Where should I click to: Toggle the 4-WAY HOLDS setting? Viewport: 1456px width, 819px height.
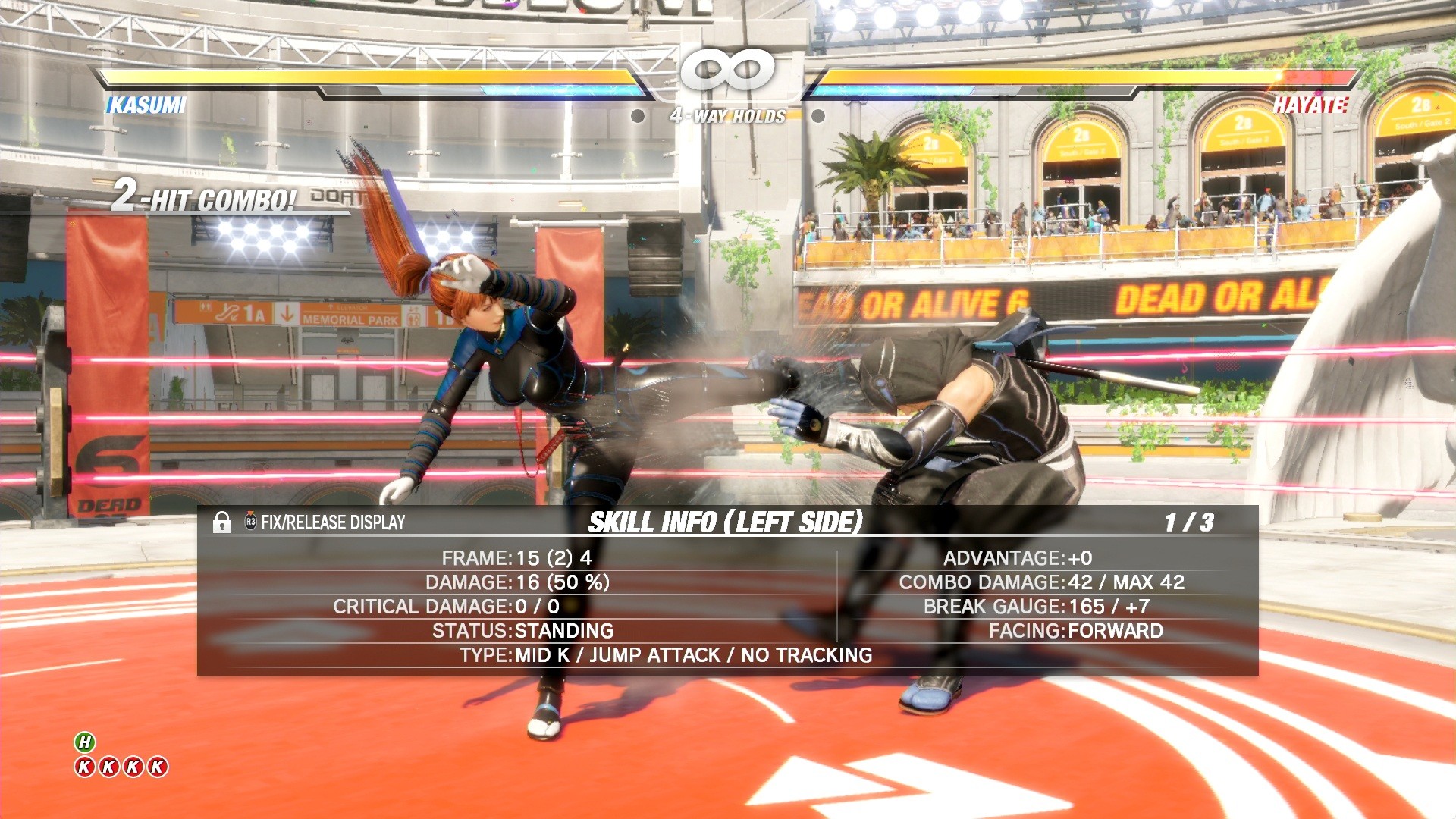tap(727, 115)
